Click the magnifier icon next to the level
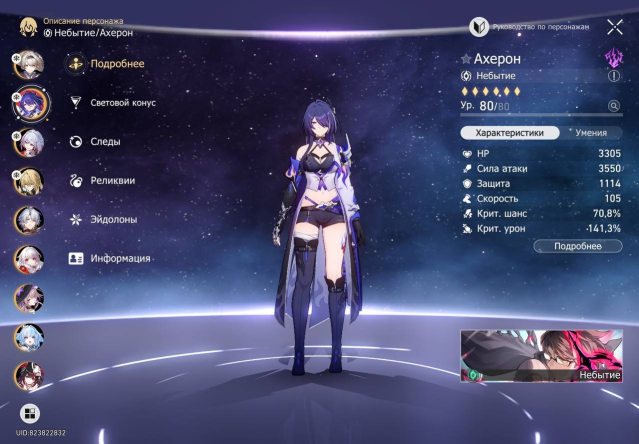Viewport: 639px width, 444px height. click(614, 105)
